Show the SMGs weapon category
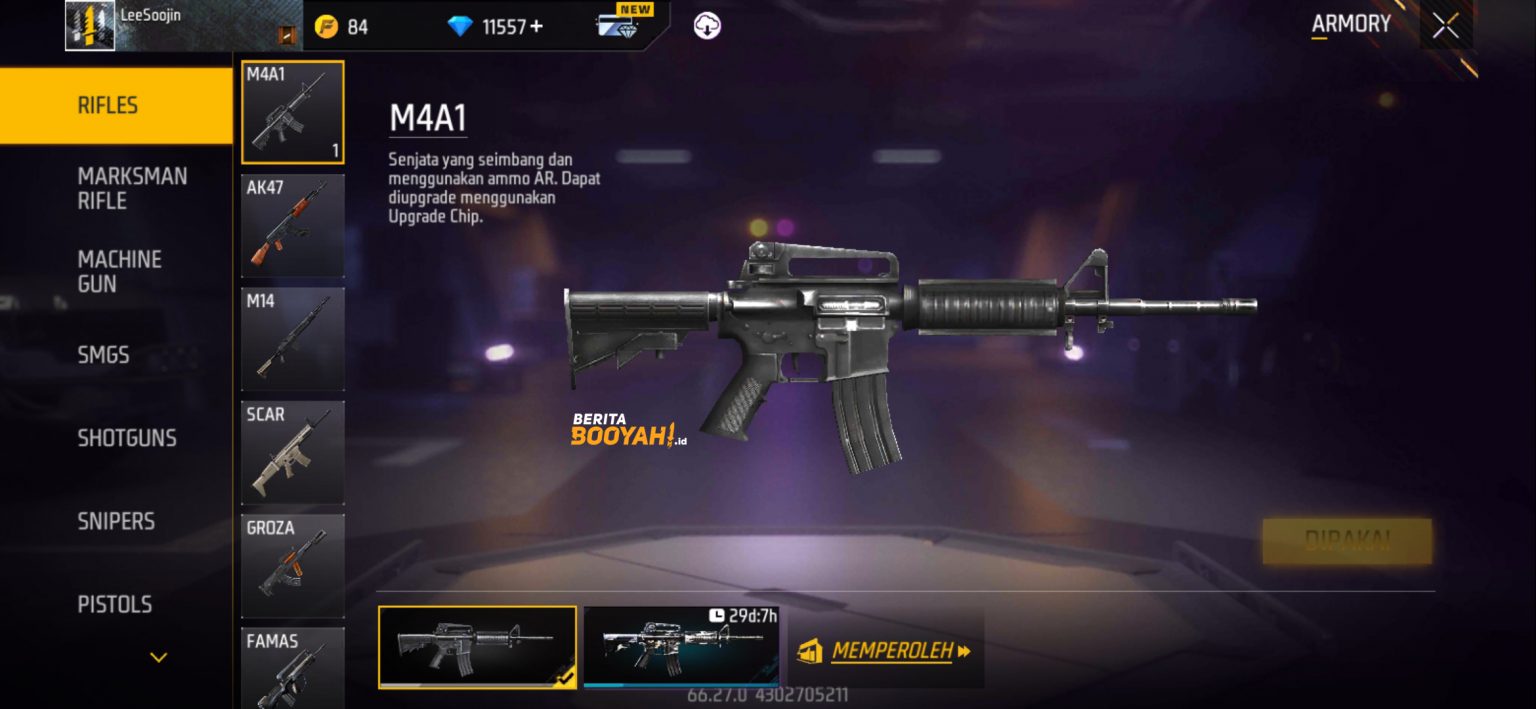 (104, 355)
